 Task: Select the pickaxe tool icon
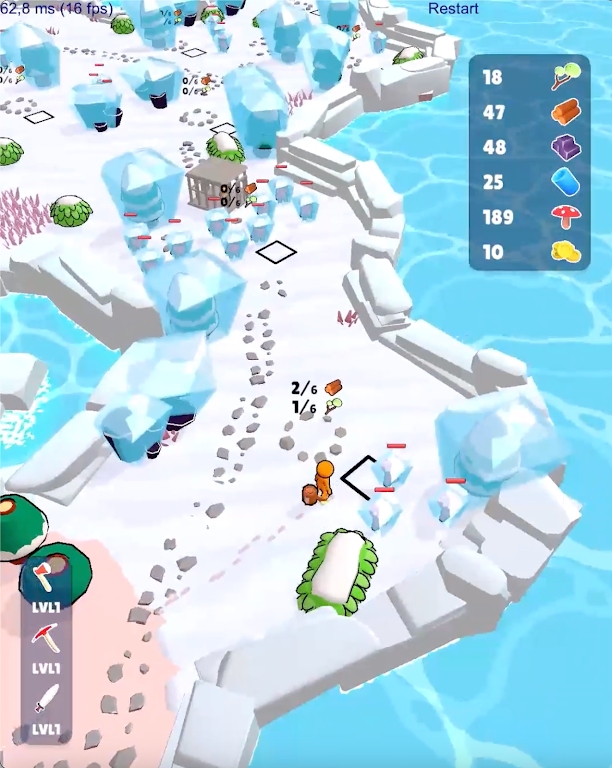(x=46, y=637)
